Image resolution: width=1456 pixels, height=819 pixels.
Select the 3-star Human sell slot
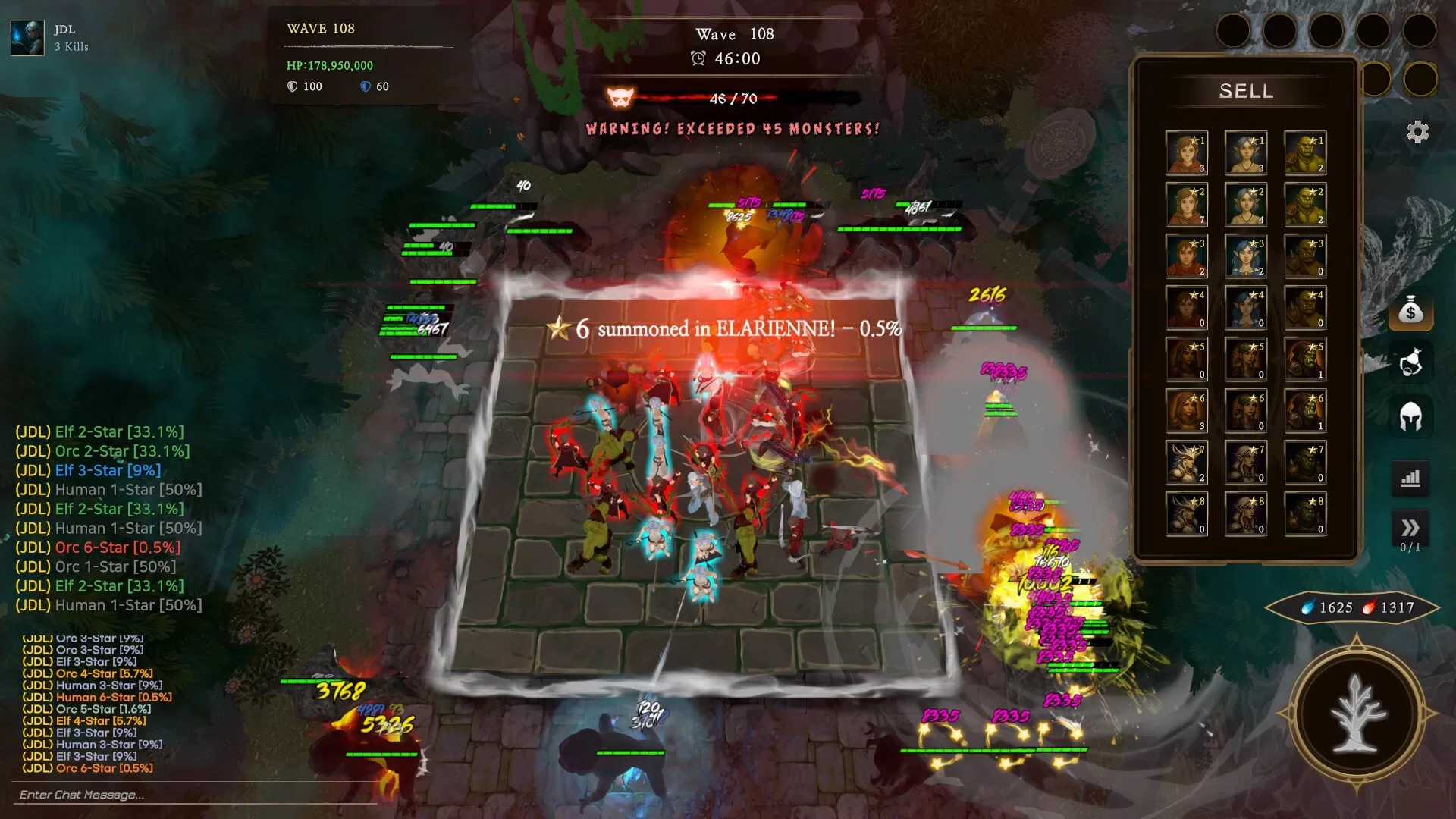tap(1187, 256)
